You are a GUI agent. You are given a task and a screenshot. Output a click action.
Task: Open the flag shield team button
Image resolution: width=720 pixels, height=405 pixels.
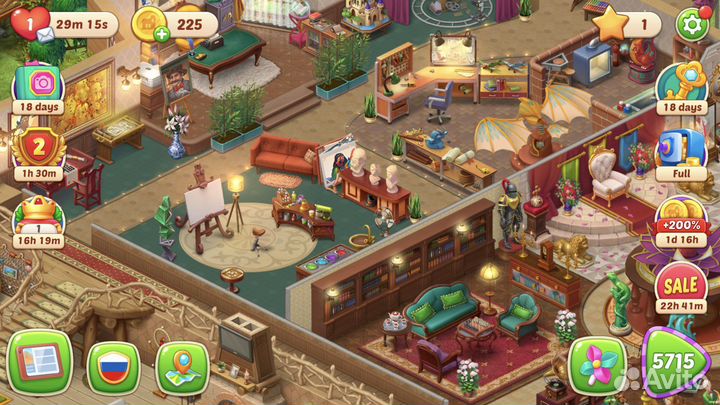(x=112, y=366)
